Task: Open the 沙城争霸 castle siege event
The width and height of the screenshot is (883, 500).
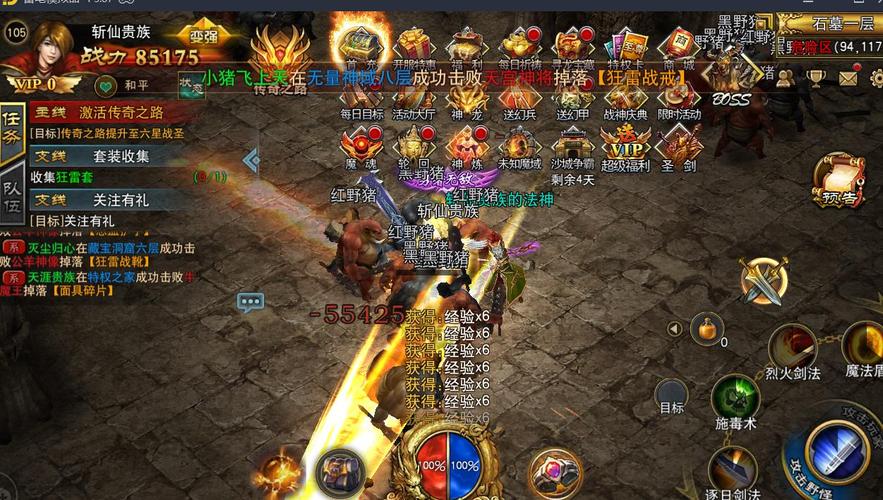Action: (x=573, y=150)
